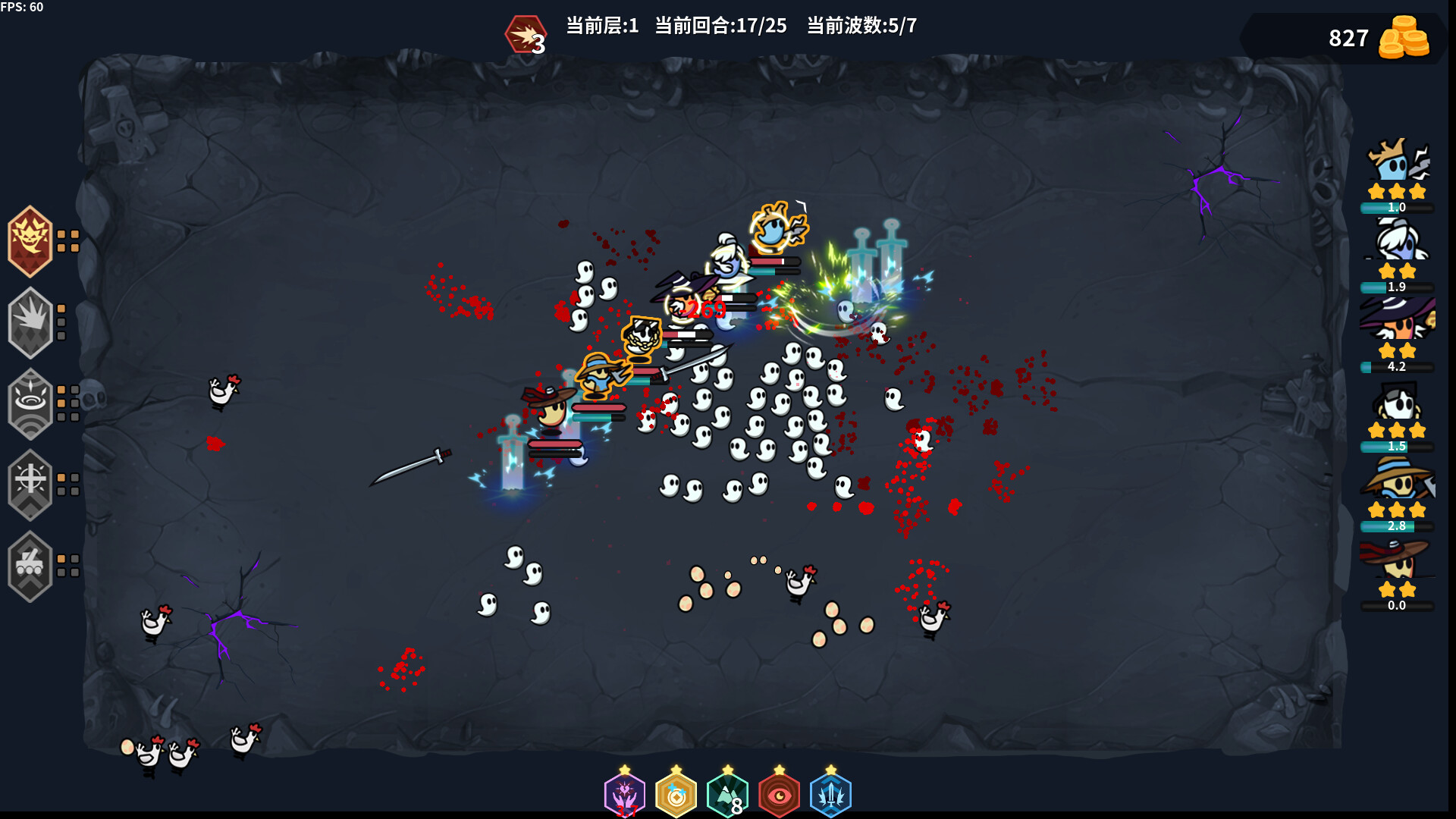Click the red damage hexagon showing 3

526,31
